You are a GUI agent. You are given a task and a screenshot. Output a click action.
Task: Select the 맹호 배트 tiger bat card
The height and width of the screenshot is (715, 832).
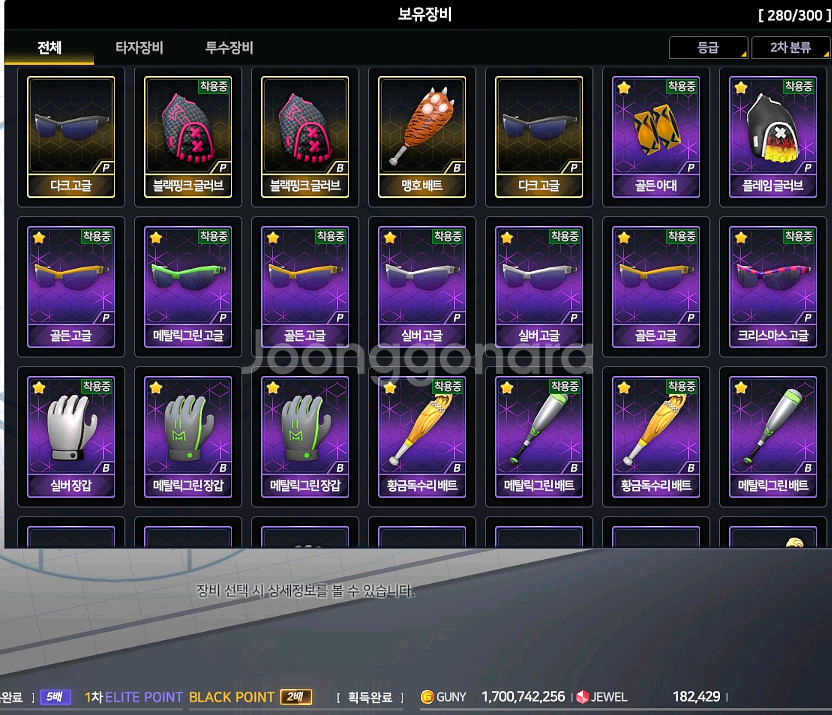tap(423, 136)
